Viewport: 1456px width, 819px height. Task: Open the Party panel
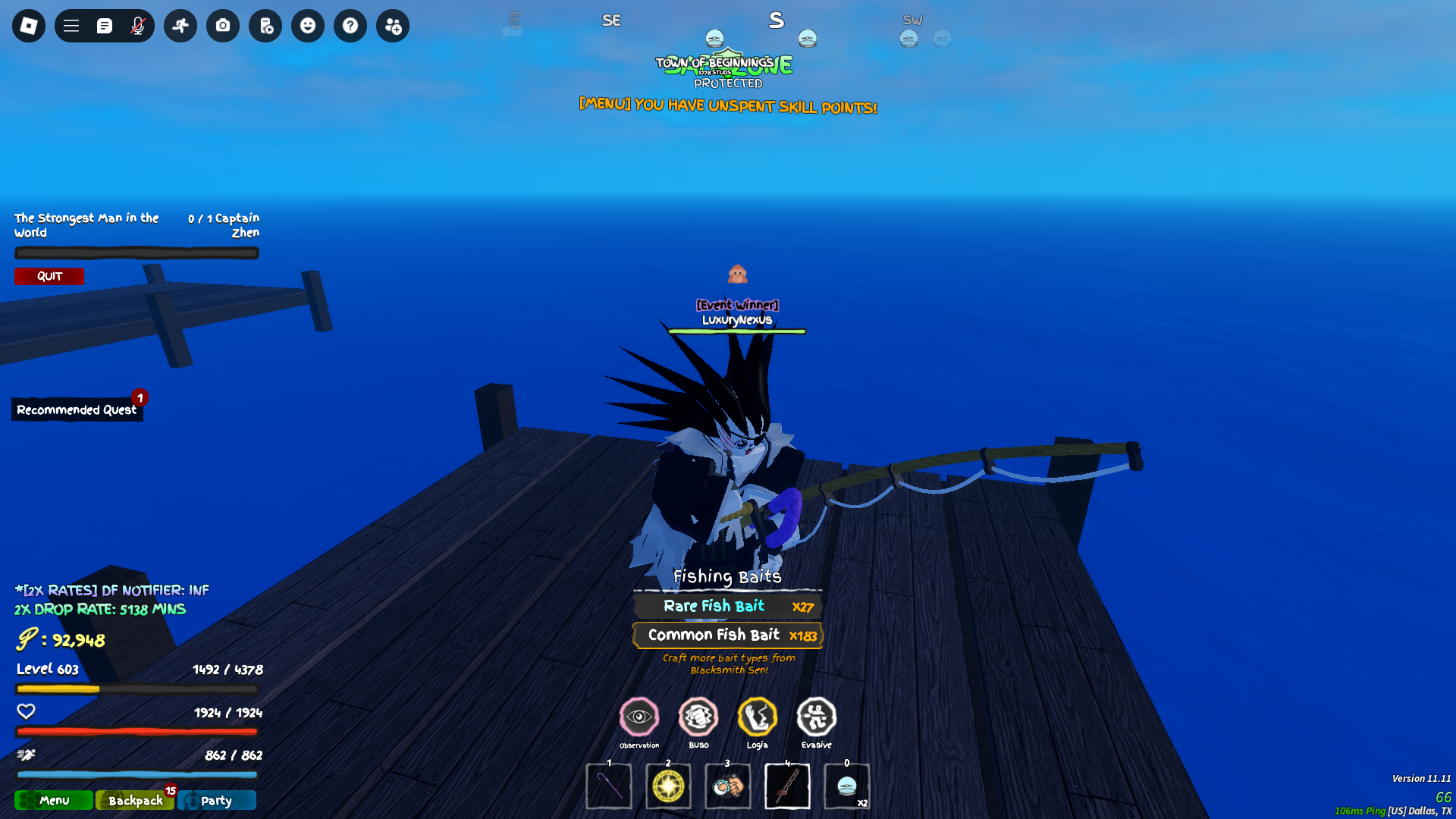(x=217, y=800)
